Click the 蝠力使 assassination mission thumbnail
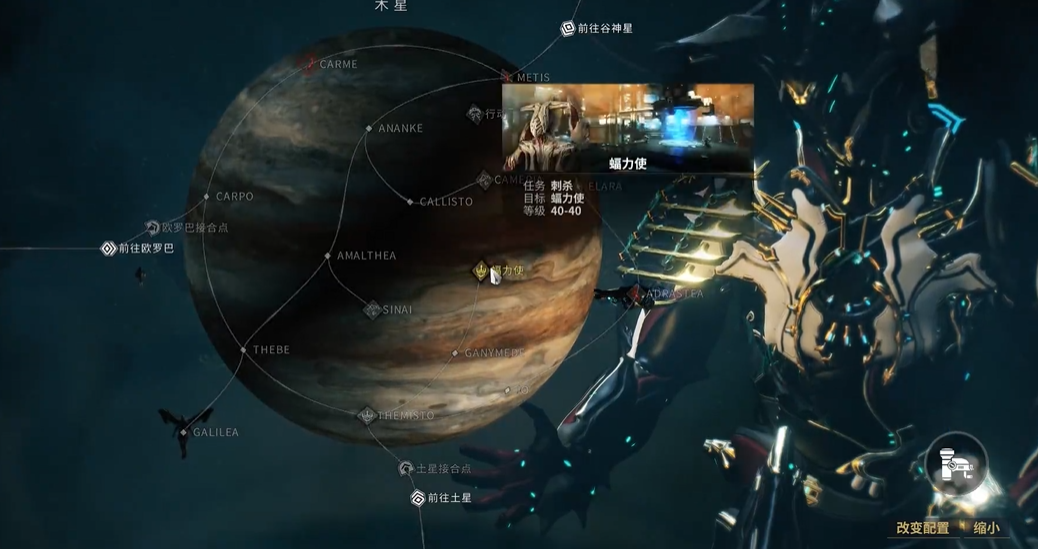 [x=627, y=128]
